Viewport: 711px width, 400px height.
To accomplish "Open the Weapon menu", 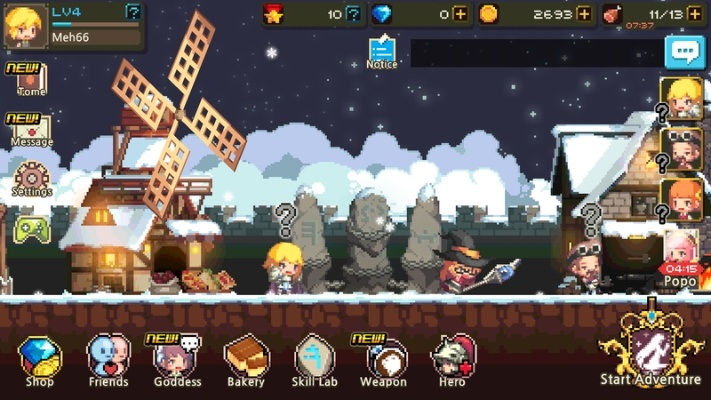I will pyautogui.click(x=383, y=359).
